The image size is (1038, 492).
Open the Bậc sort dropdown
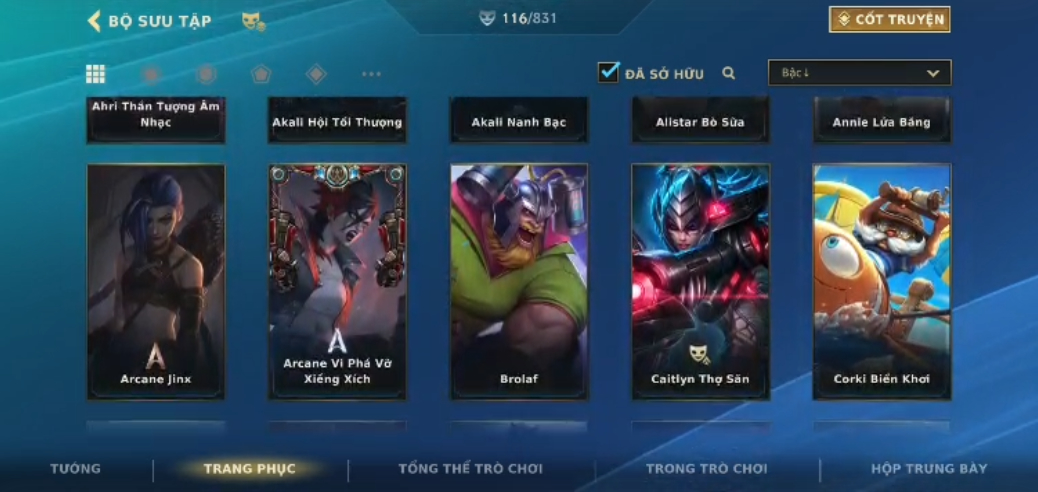(859, 73)
